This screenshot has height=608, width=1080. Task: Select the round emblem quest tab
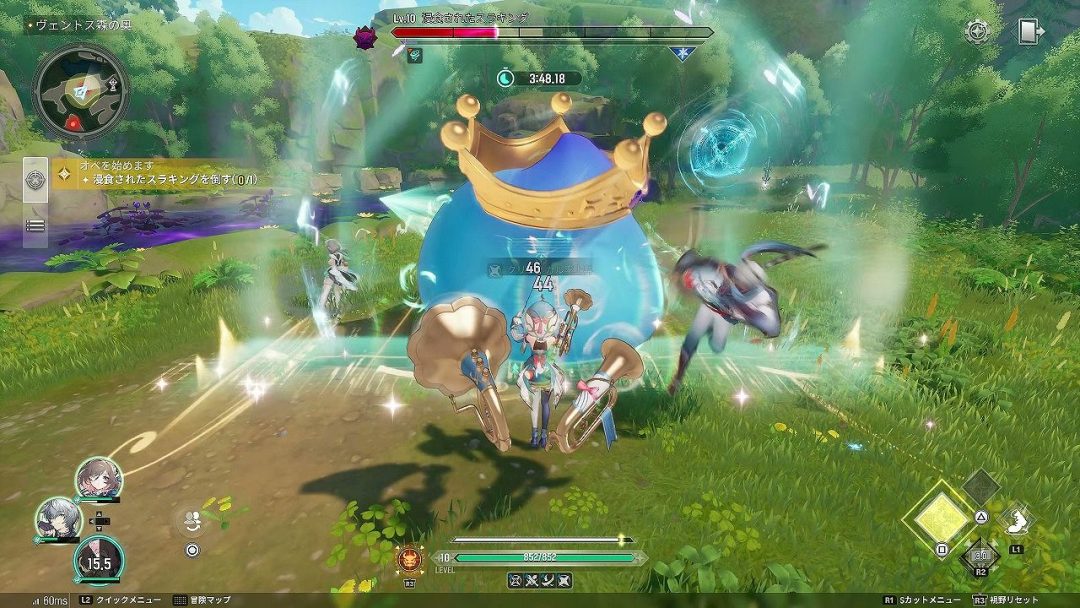[36, 181]
